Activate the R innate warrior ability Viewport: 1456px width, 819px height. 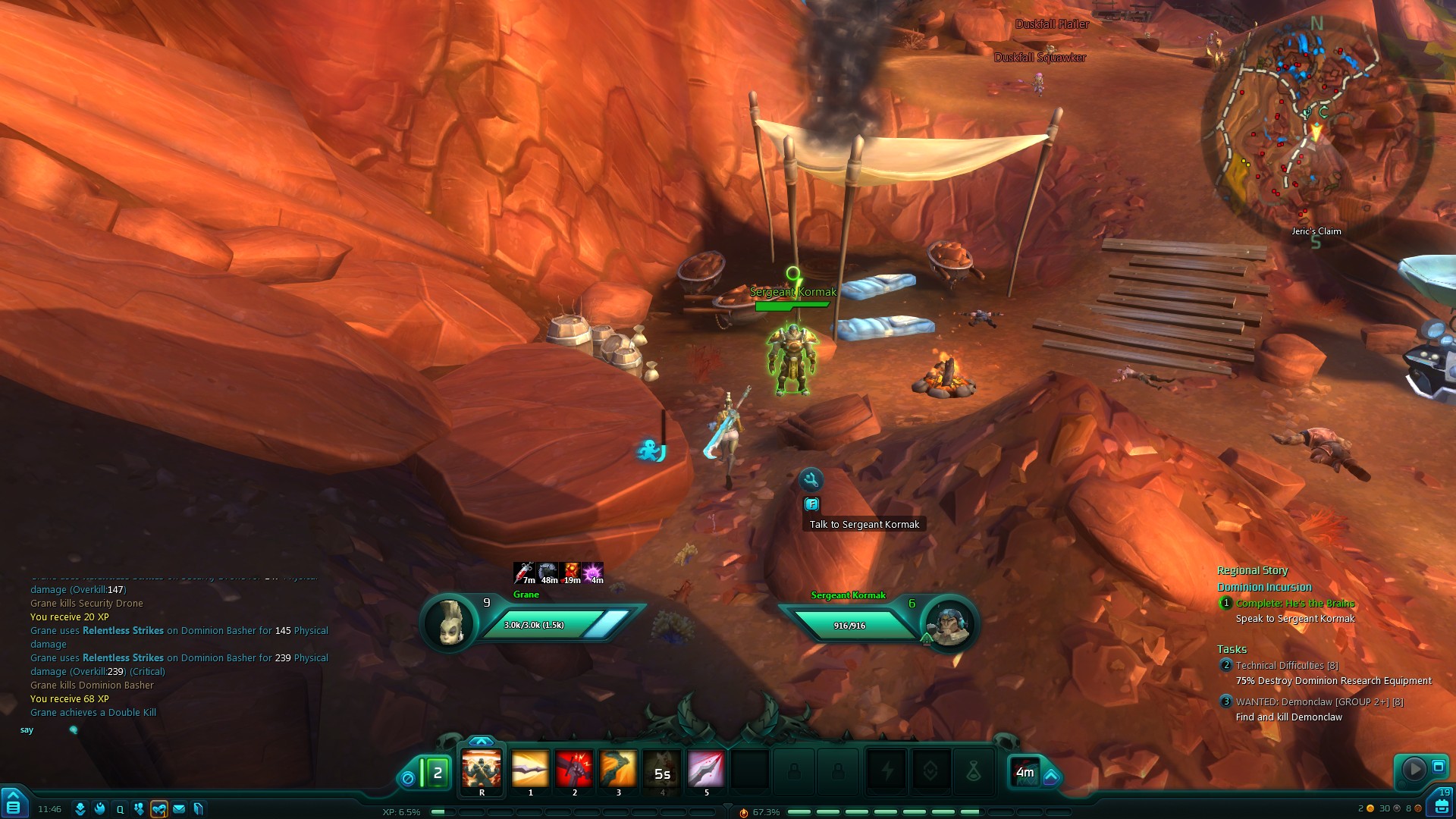pos(482,769)
